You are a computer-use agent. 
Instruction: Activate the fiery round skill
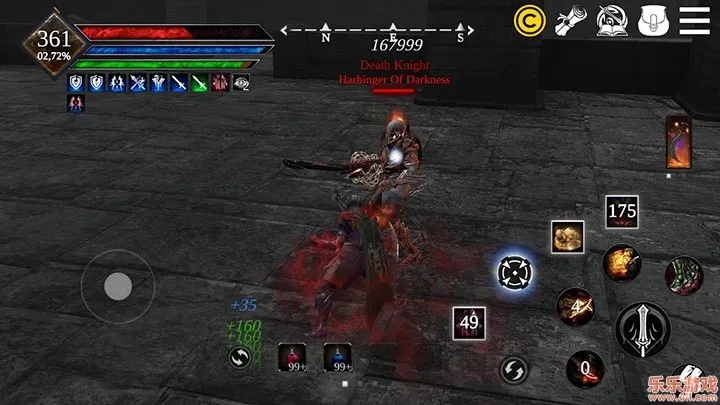pyautogui.click(x=621, y=264)
